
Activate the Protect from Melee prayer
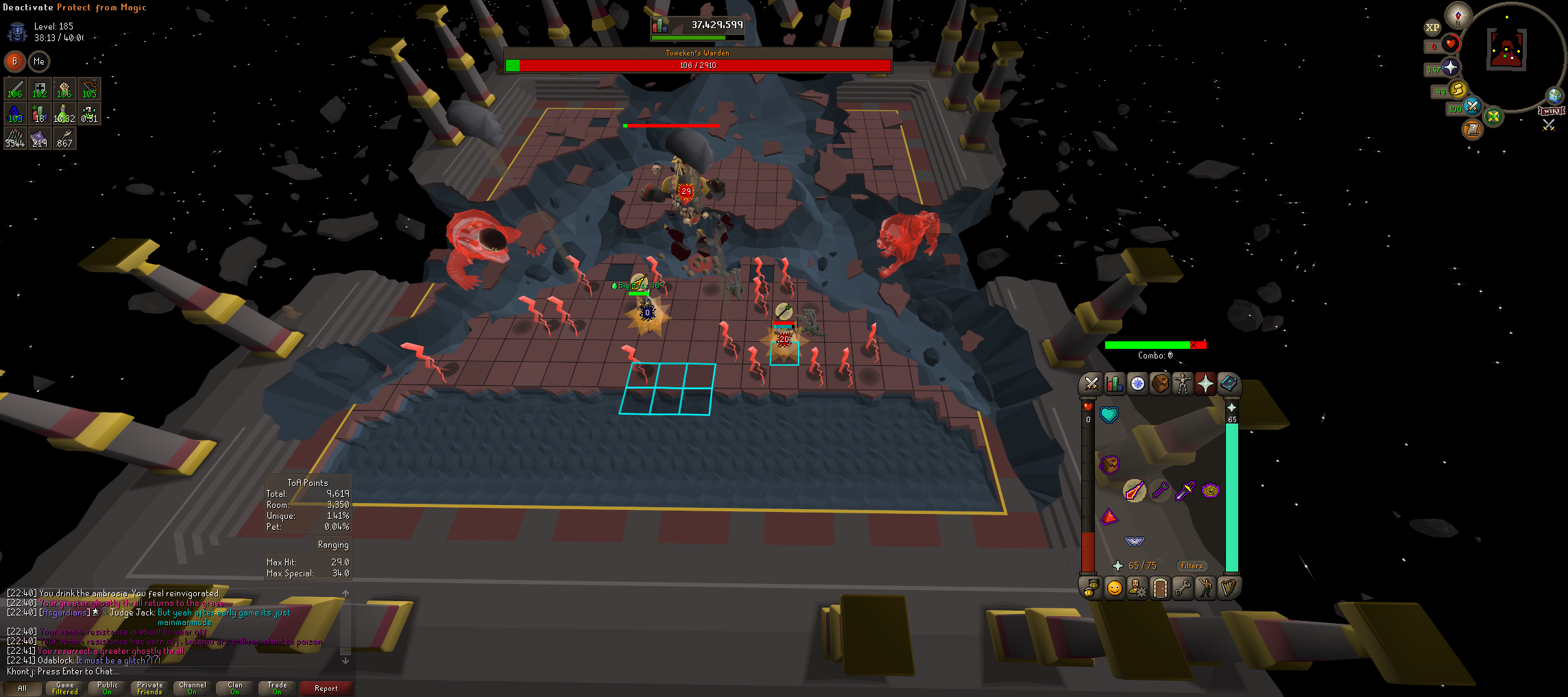(1185, 491)
